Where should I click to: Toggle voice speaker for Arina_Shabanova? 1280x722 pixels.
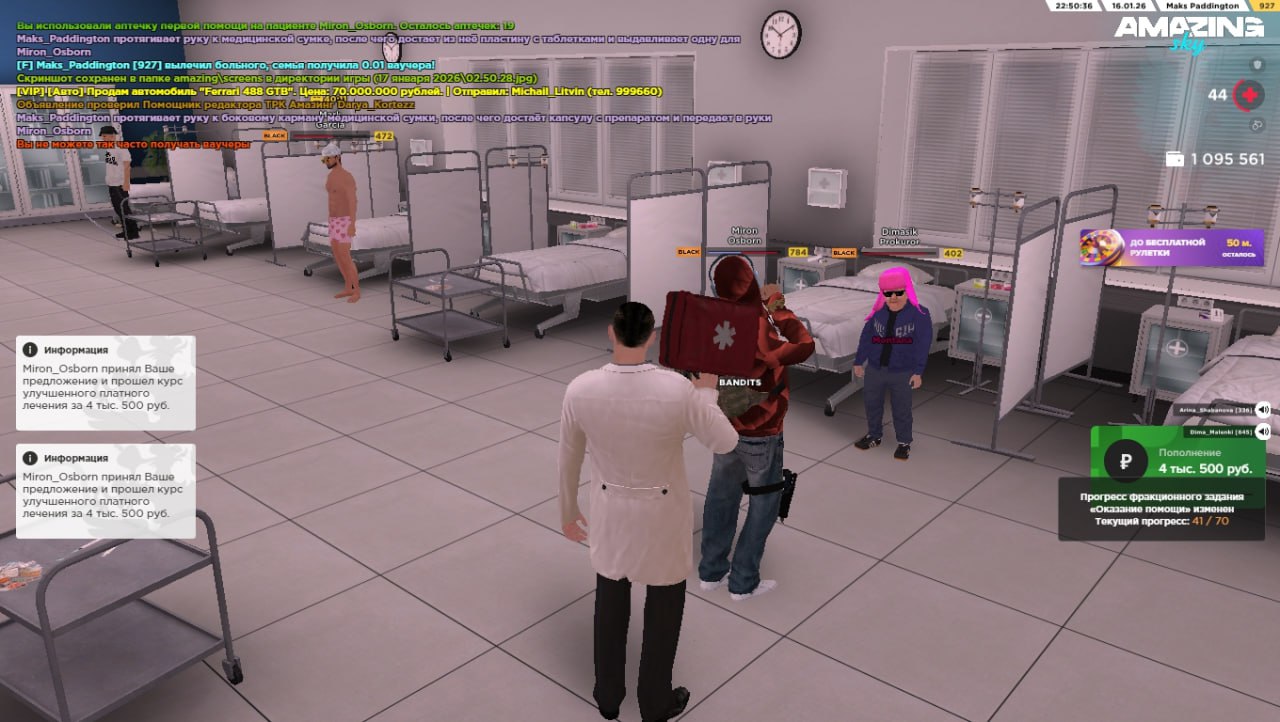tap(1263, 410)
